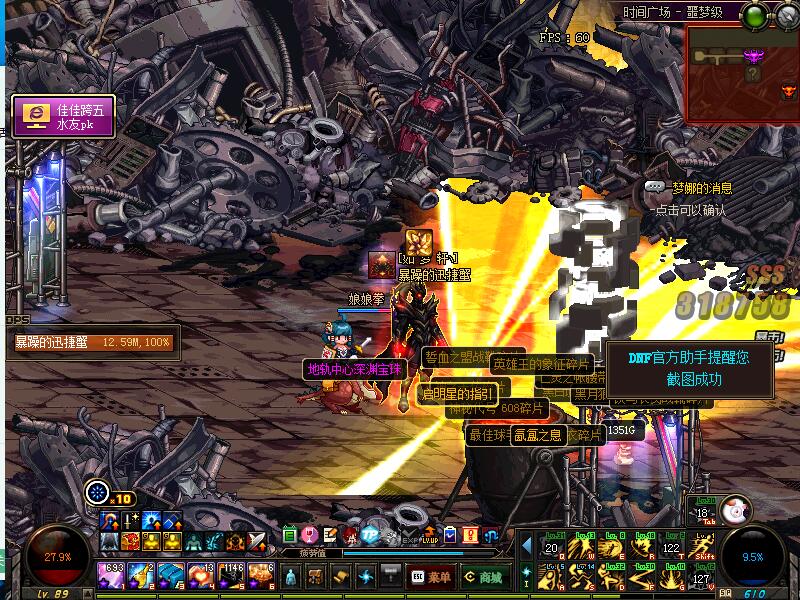Use the consumable in quick slot 1
The width and height of the screenshot is (800, 600).
[111, 575]
